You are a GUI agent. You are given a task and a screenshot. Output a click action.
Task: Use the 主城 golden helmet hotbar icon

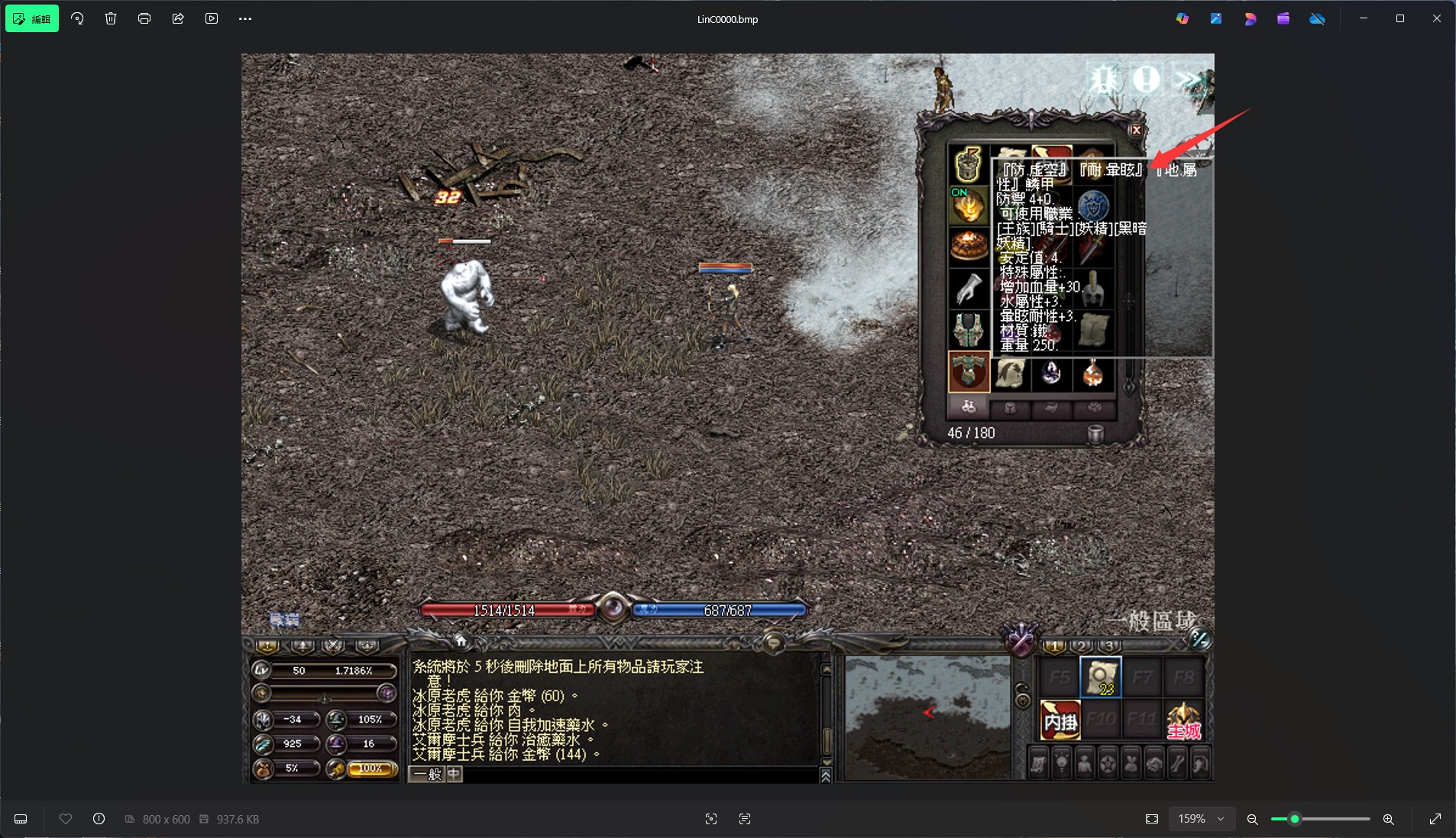tap(1183, 720)
